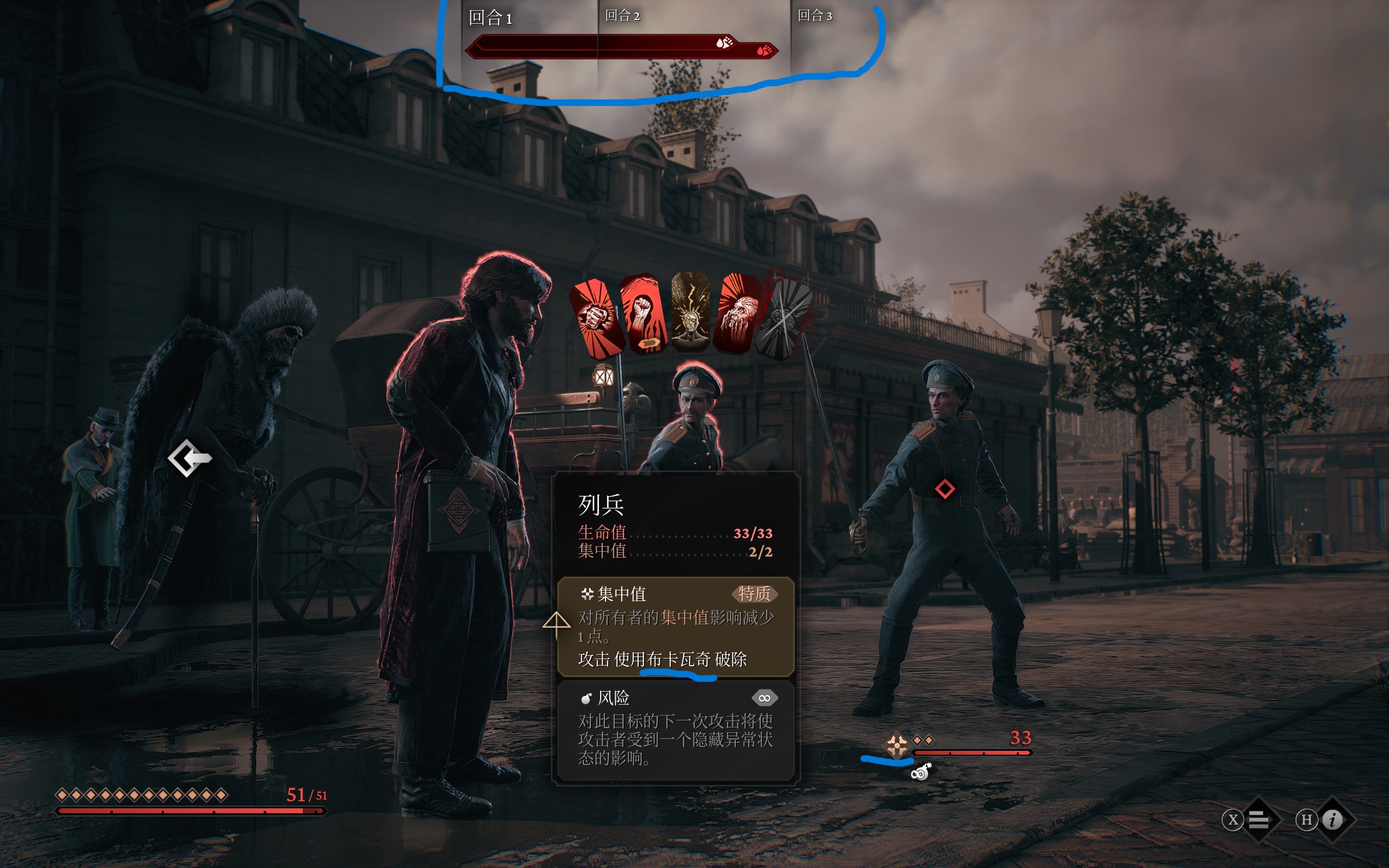Select the face-clutching hands card

tap(737, 313)
